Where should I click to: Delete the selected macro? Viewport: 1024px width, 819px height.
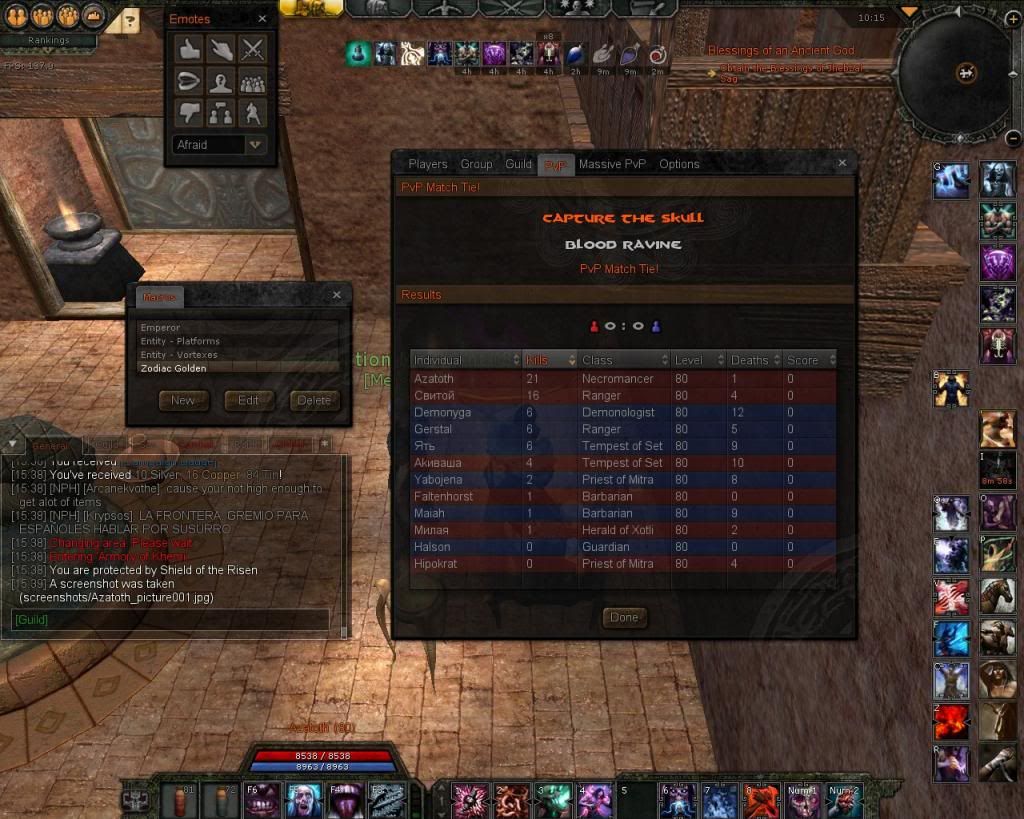pyautogui.click(x=314, y=400)
